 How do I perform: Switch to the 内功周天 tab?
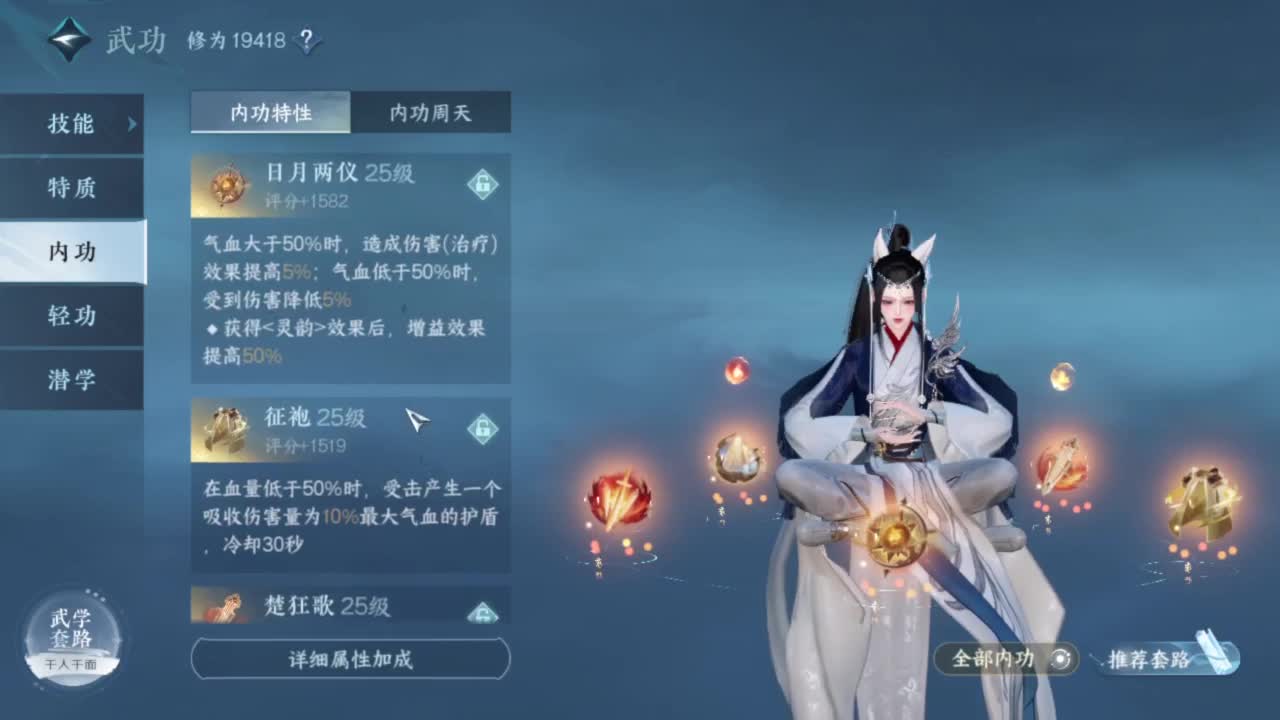point(429,113)
